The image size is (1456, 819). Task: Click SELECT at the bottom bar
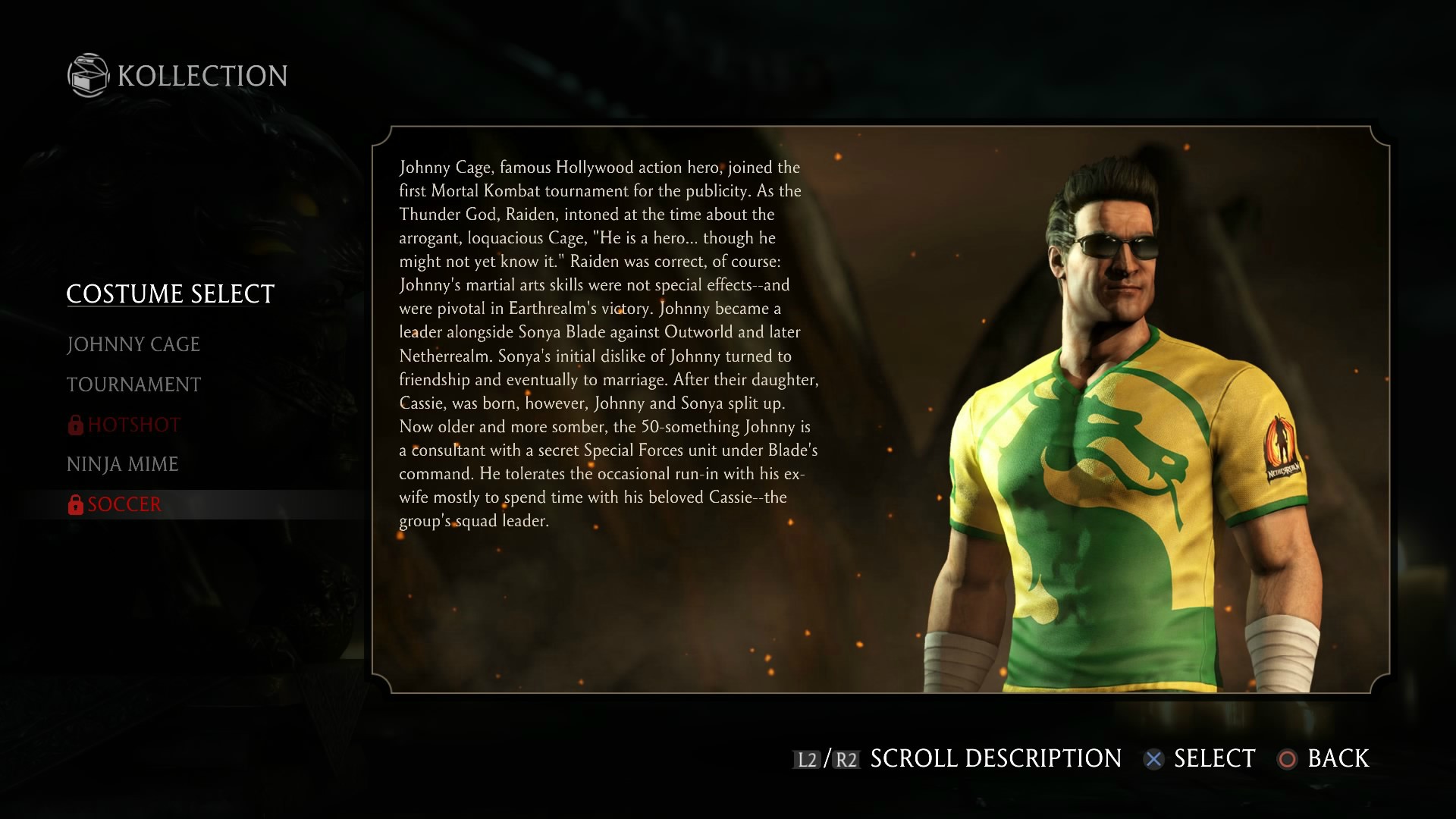coord(1213,758)
